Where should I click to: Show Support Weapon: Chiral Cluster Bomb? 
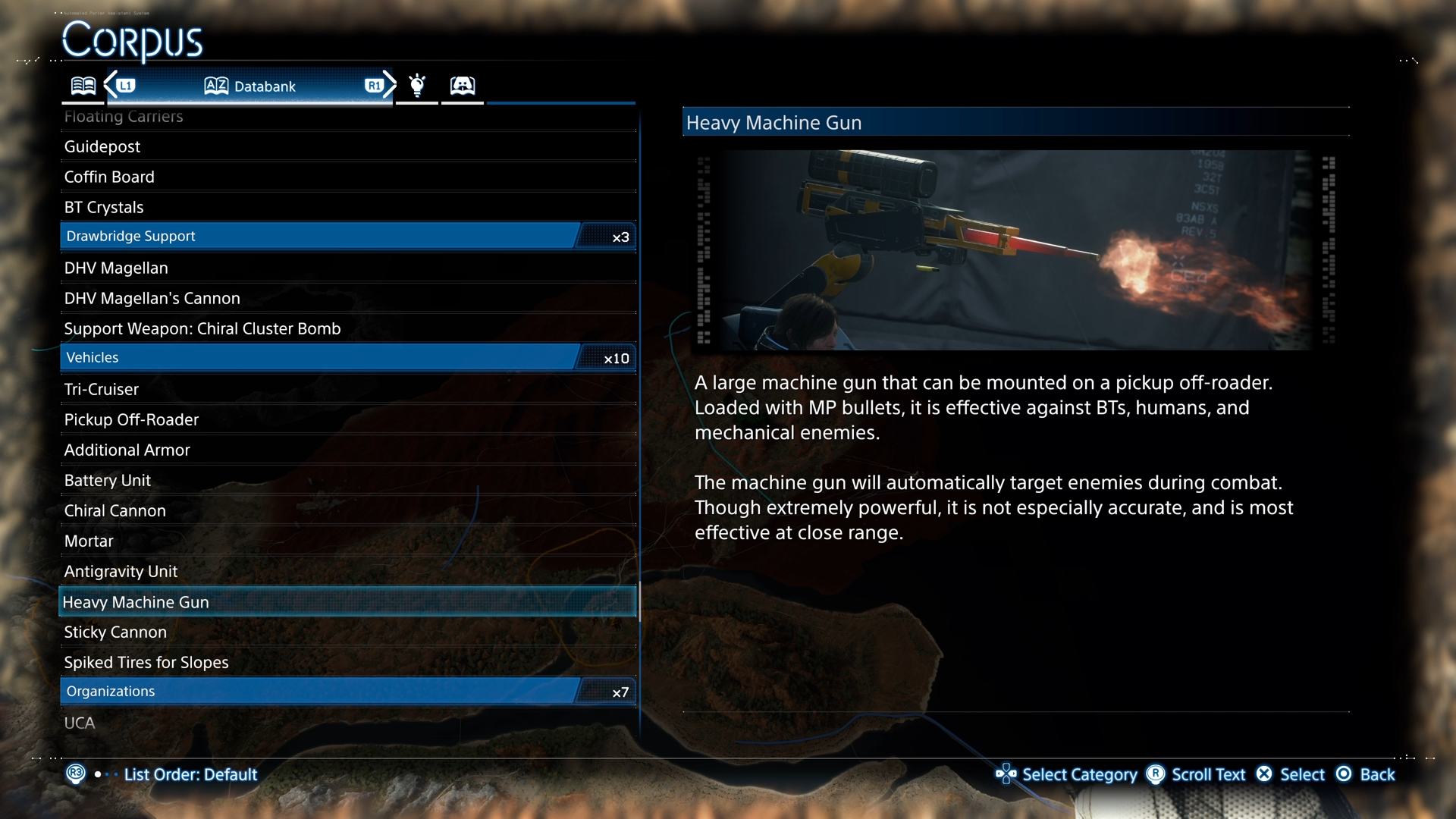pyautogui.click(x=202, y=328)
